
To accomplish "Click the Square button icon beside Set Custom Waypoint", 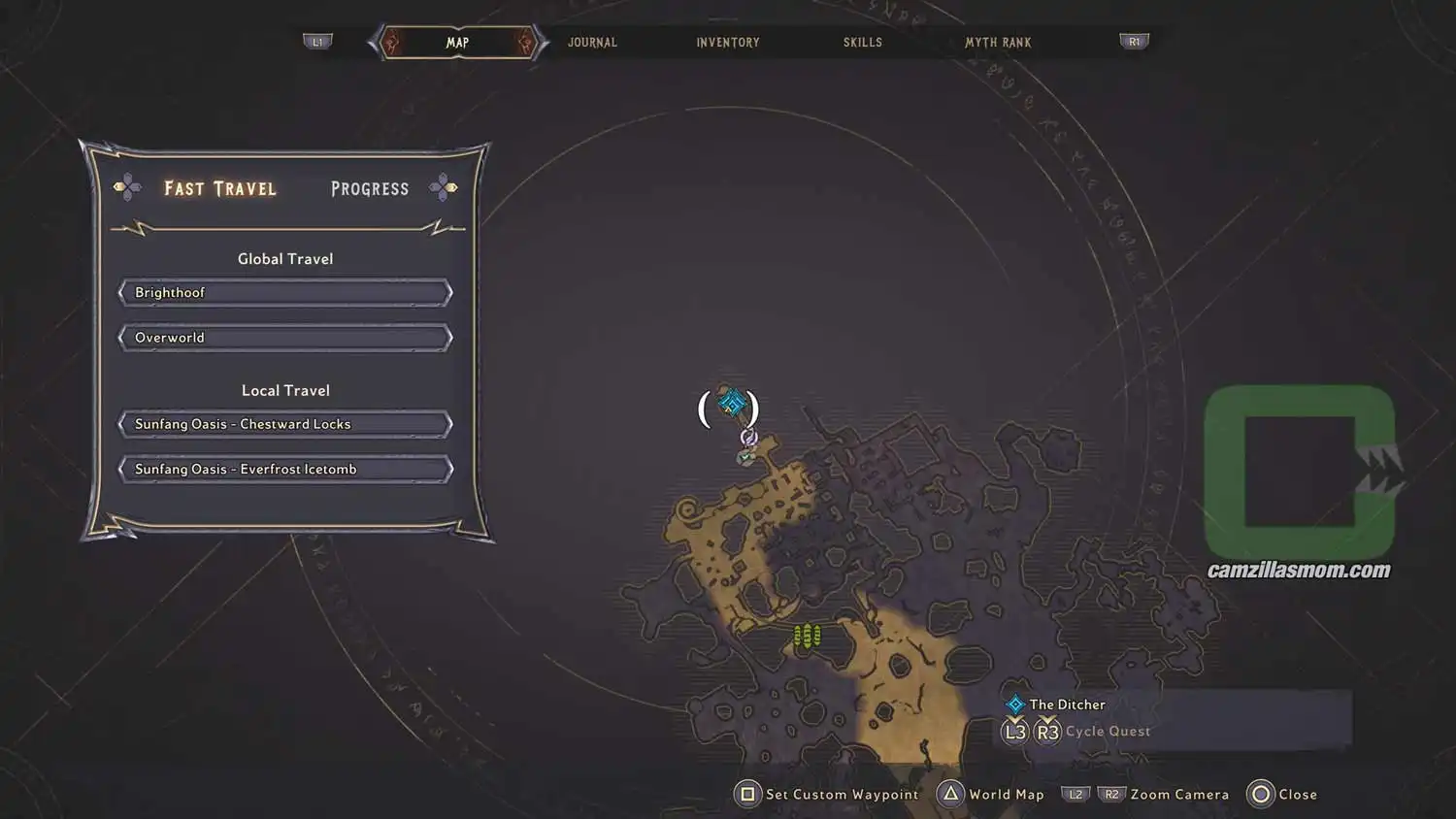I will coord(746,794).
